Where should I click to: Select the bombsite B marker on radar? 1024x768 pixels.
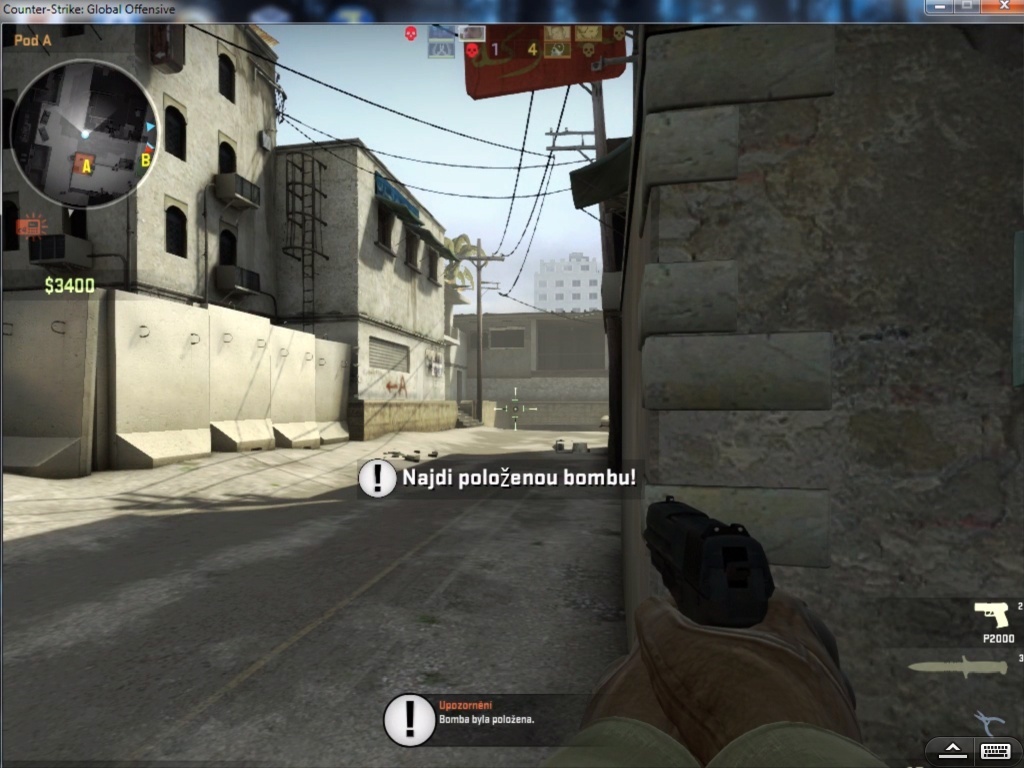click(x=145, y=158)
